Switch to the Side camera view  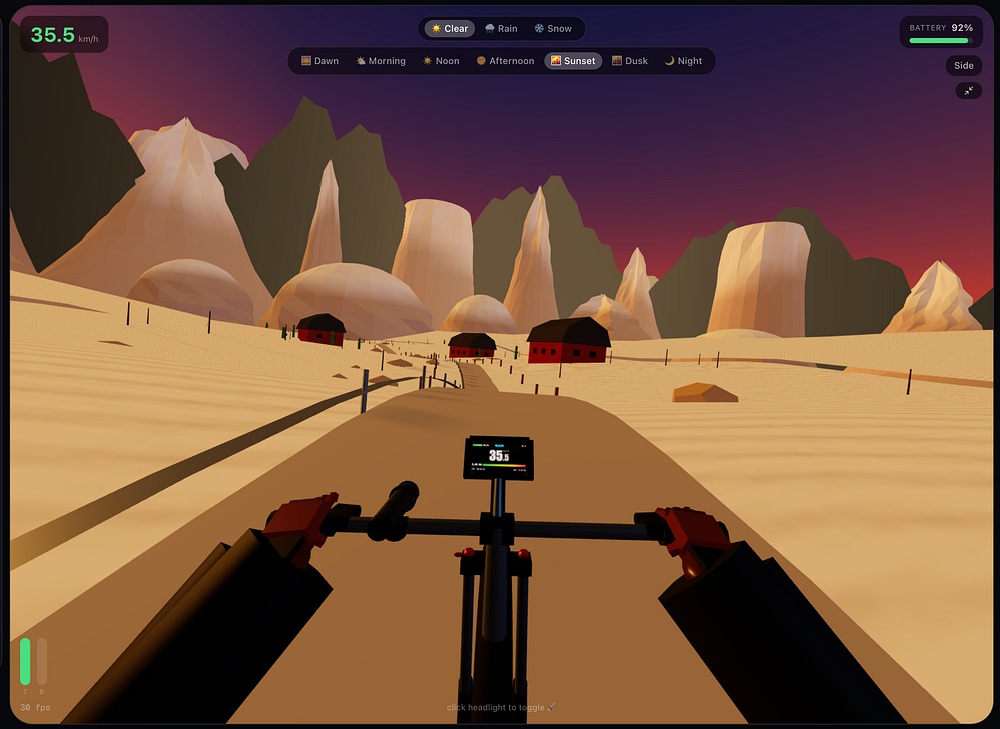[x=963, y=66]
